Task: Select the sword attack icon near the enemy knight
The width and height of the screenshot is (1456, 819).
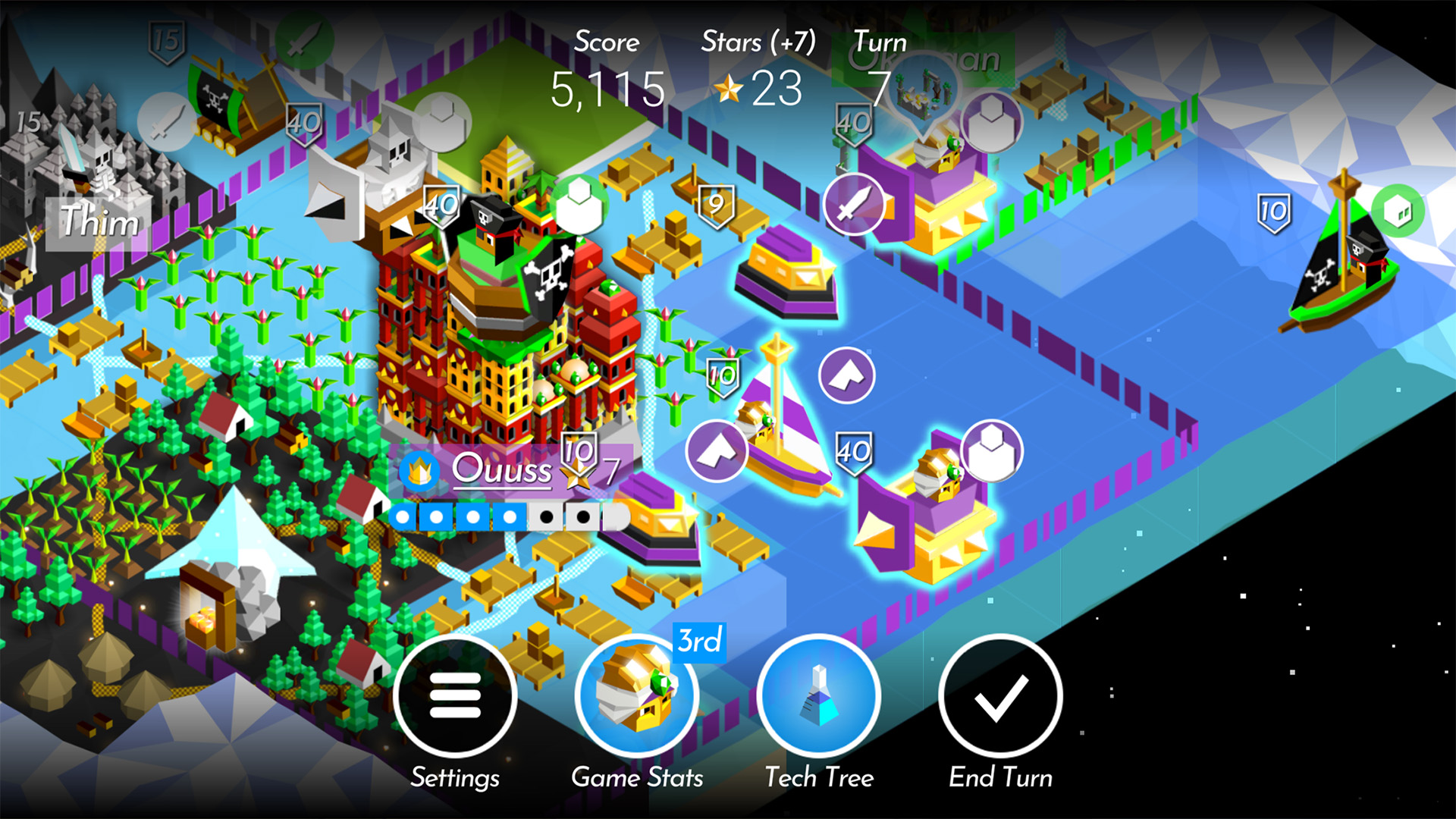Action: 853,203
